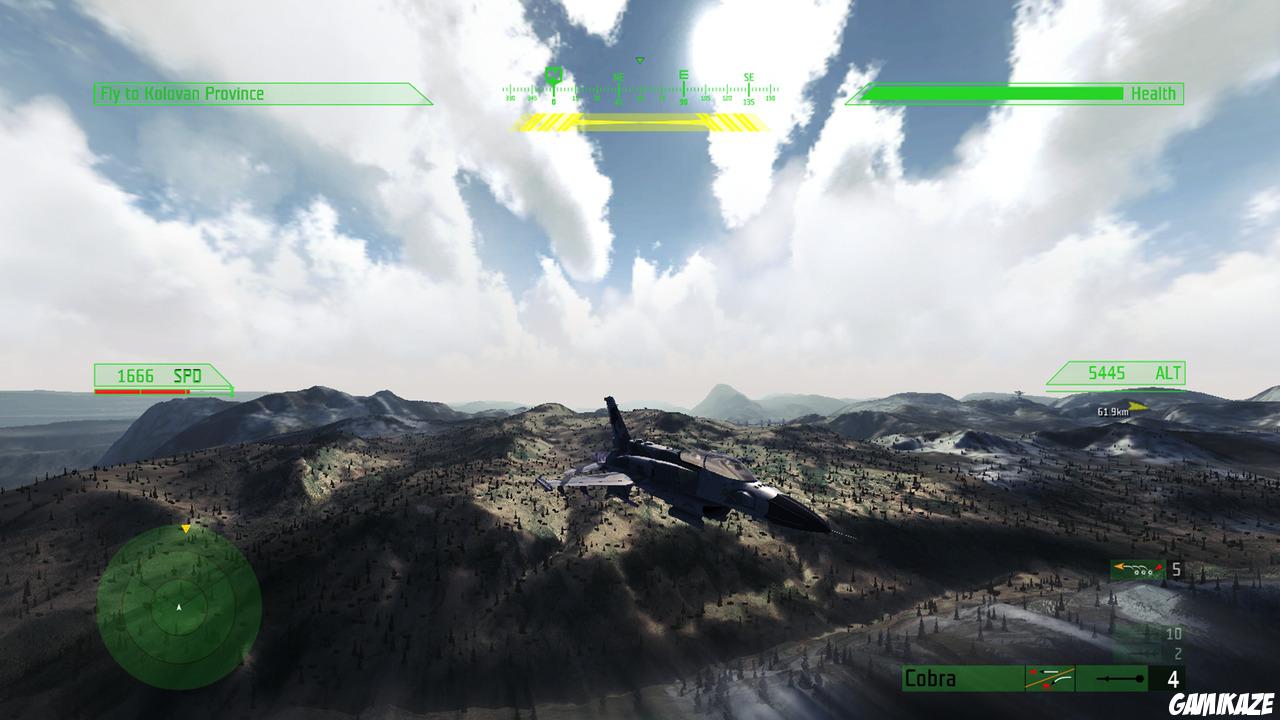Viewport: 1280px width, 720px height.
Task: Select the Cobra maneuver icon
Action: tap(1049, 677)
